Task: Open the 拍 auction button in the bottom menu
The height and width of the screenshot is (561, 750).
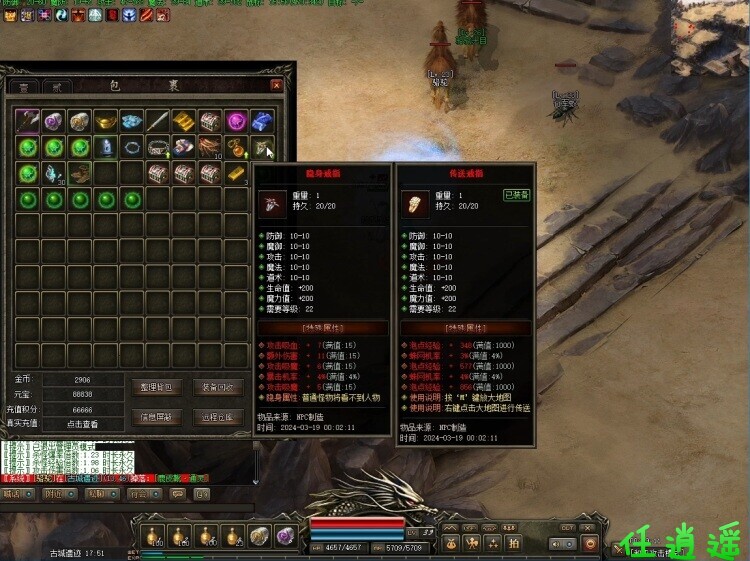Action: point(513,542)
